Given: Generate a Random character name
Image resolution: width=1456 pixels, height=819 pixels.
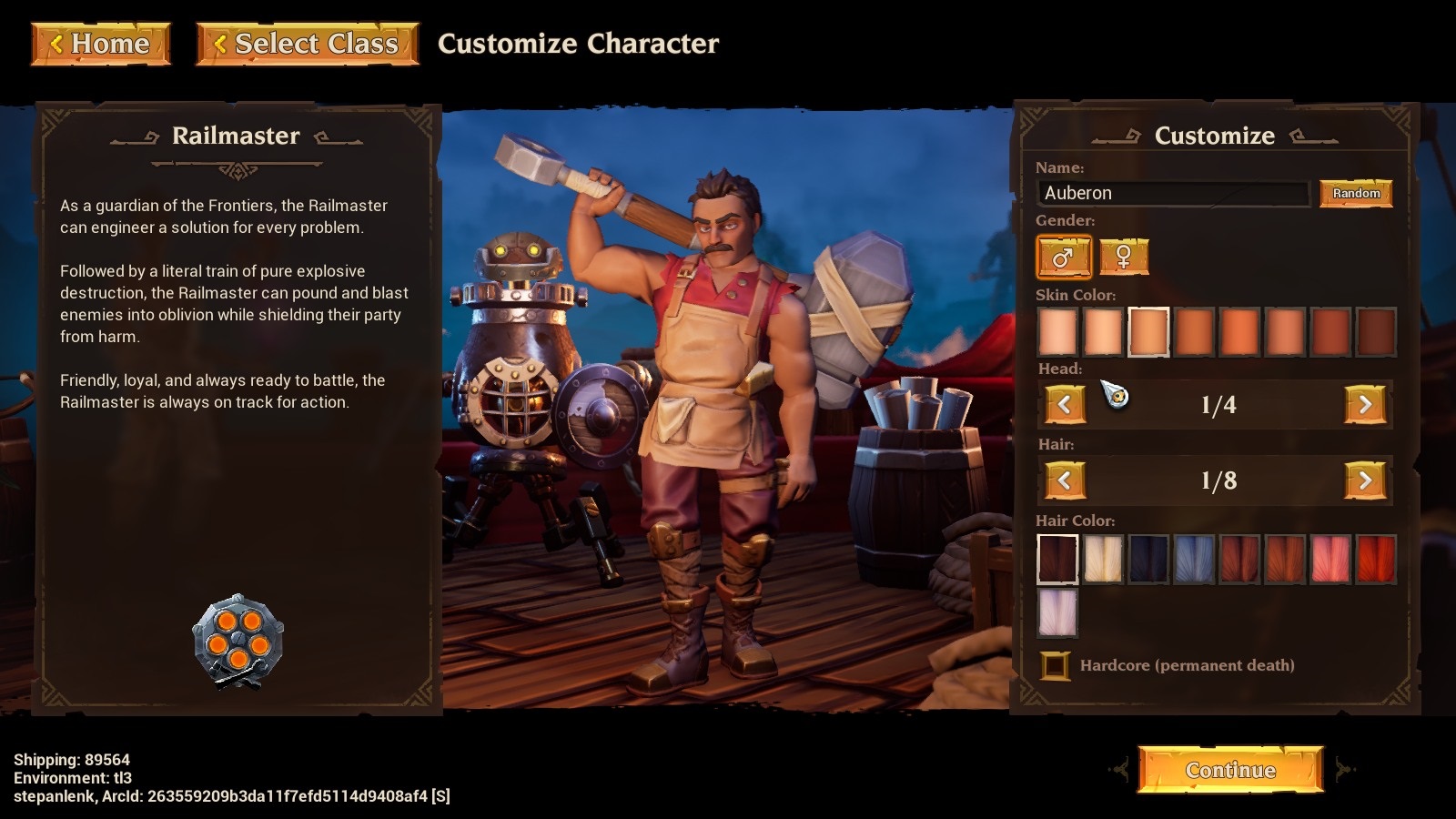Looking at the screenshot, I should coord(1356,193).
